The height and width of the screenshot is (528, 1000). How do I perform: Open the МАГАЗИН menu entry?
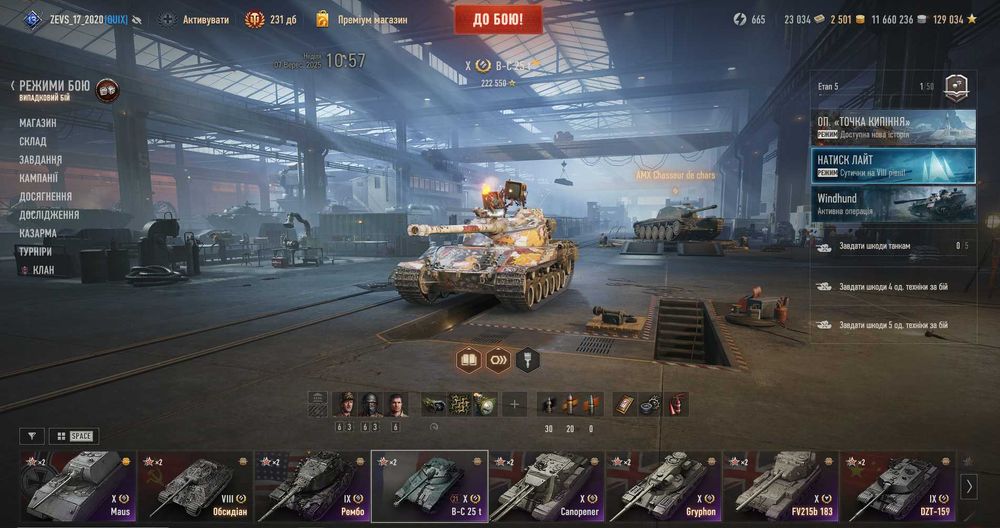tap(38, 123)
